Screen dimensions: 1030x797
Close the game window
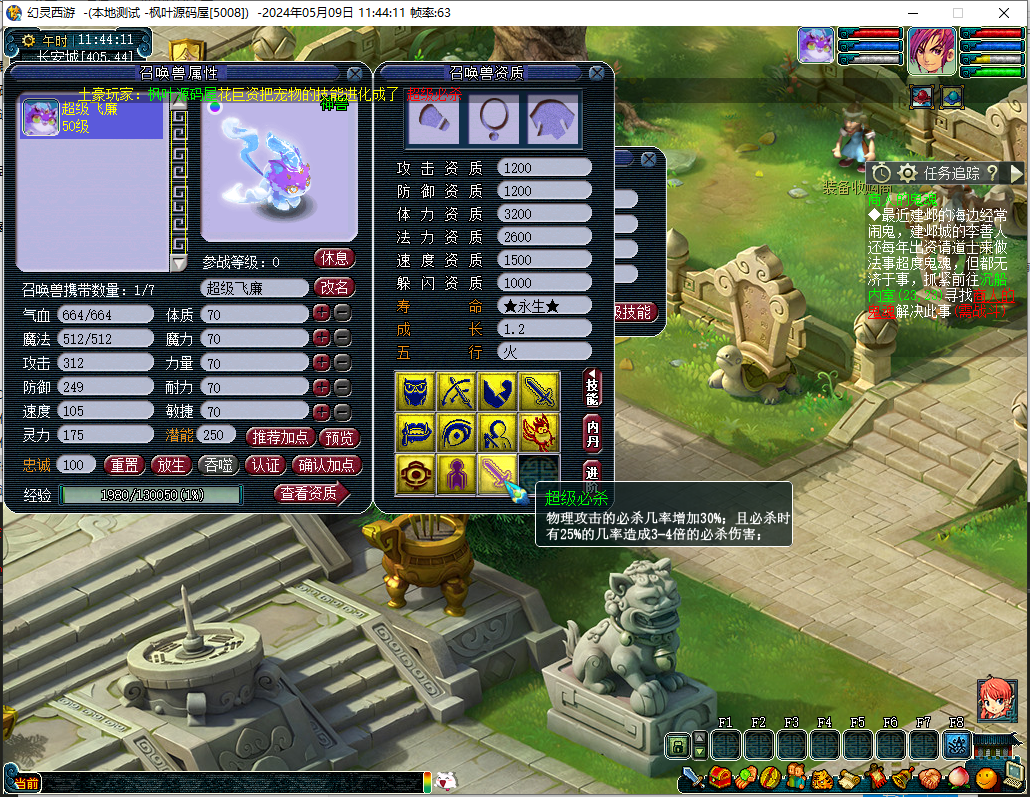[x=1005, y=13]
